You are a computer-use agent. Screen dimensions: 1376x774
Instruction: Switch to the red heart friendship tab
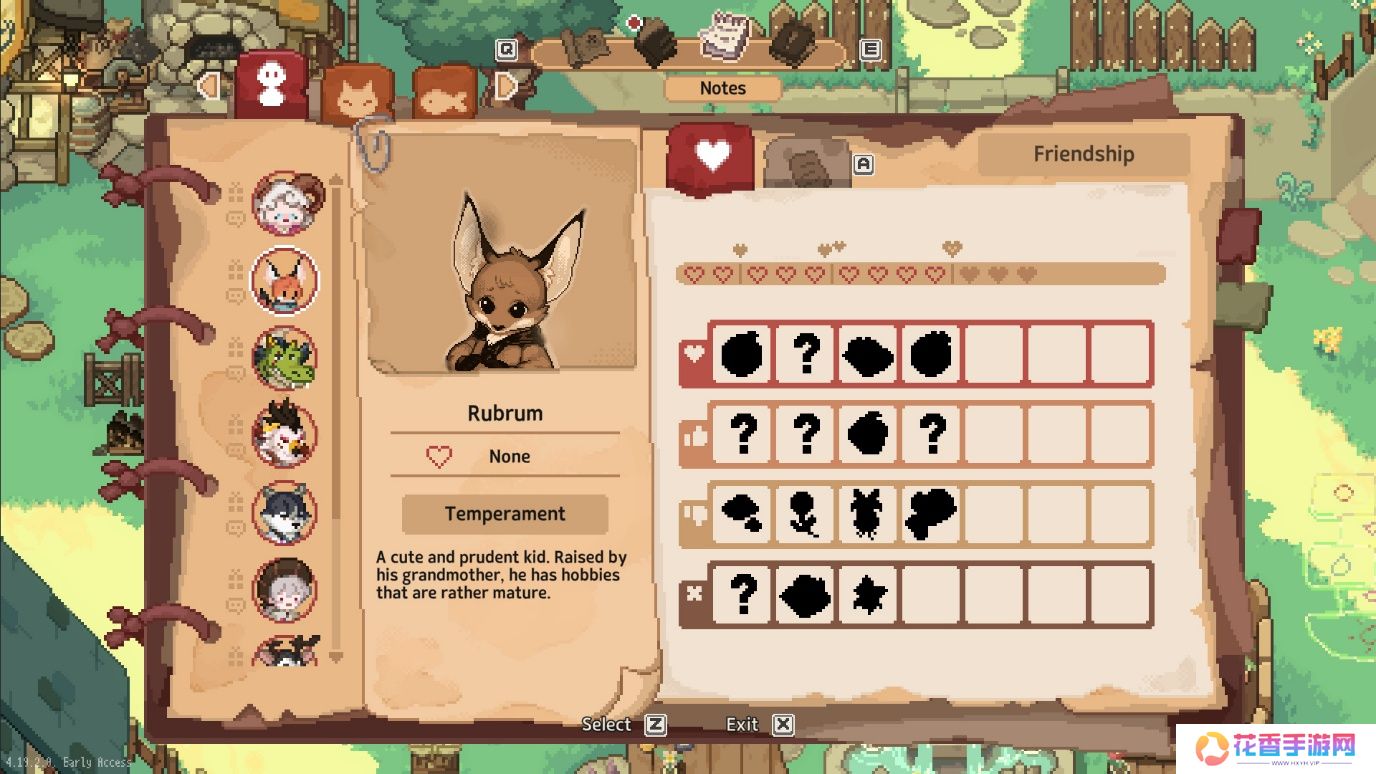(711, 155)
